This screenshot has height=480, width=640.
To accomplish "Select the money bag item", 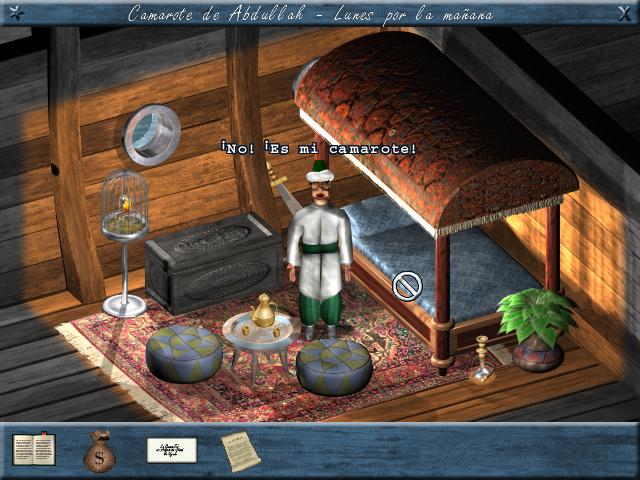I will pyautogui.click(x=99, y=450).
